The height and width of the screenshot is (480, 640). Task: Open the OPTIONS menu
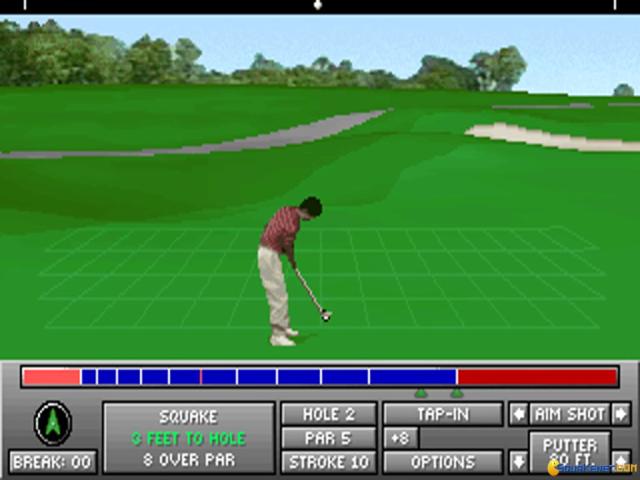point(443,462)
